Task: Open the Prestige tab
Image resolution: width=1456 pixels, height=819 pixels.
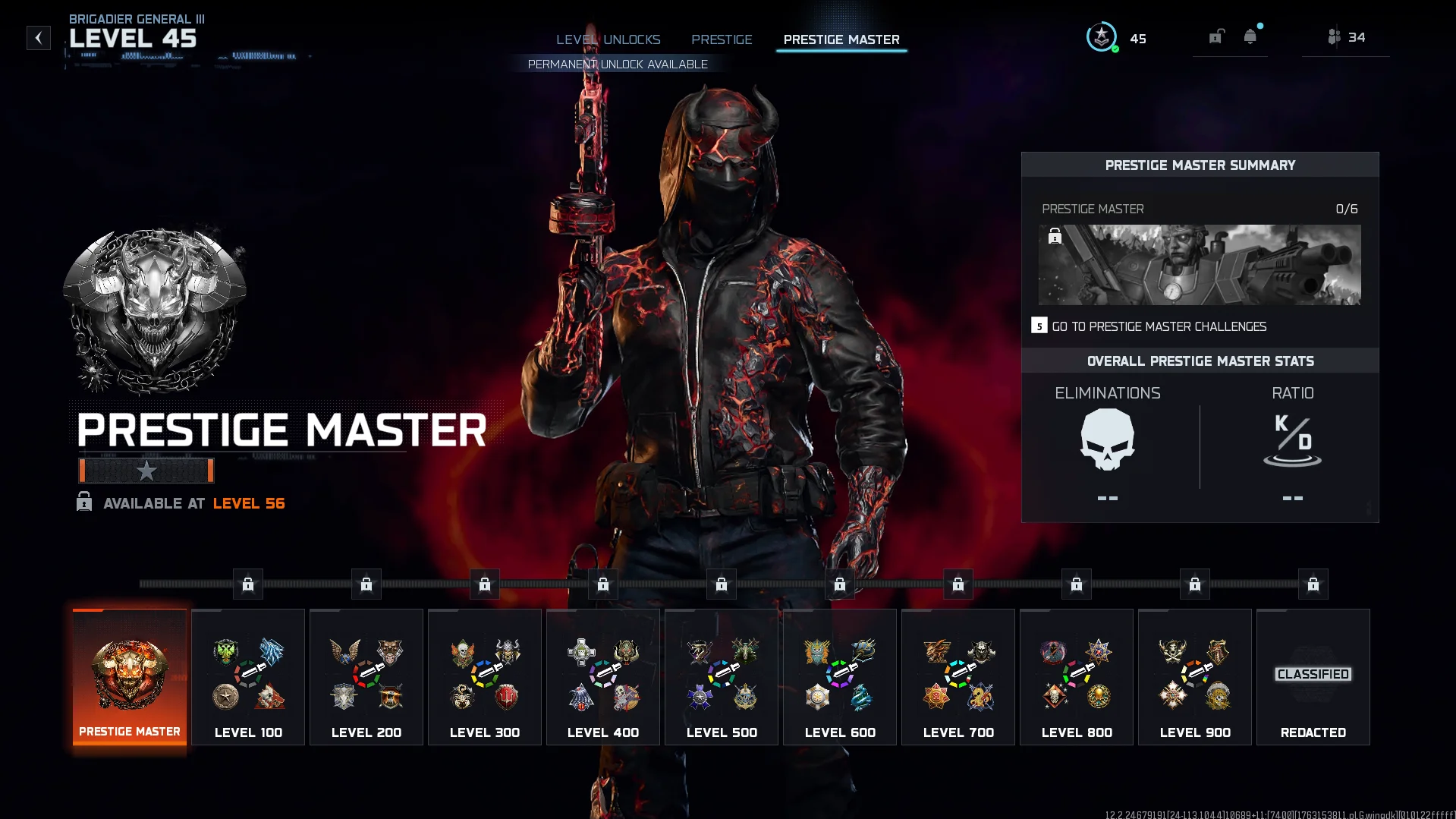Action: [722, 39]
